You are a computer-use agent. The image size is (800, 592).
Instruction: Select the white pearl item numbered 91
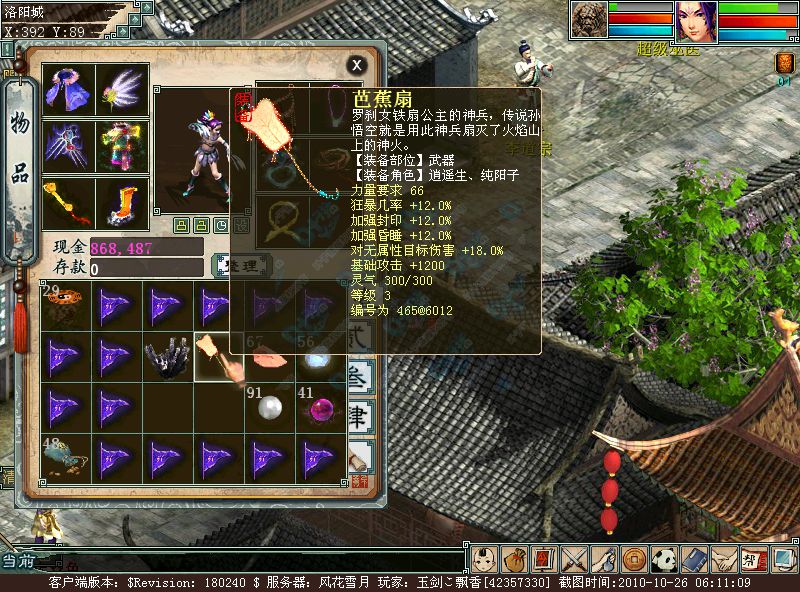(x=270, y=408)
